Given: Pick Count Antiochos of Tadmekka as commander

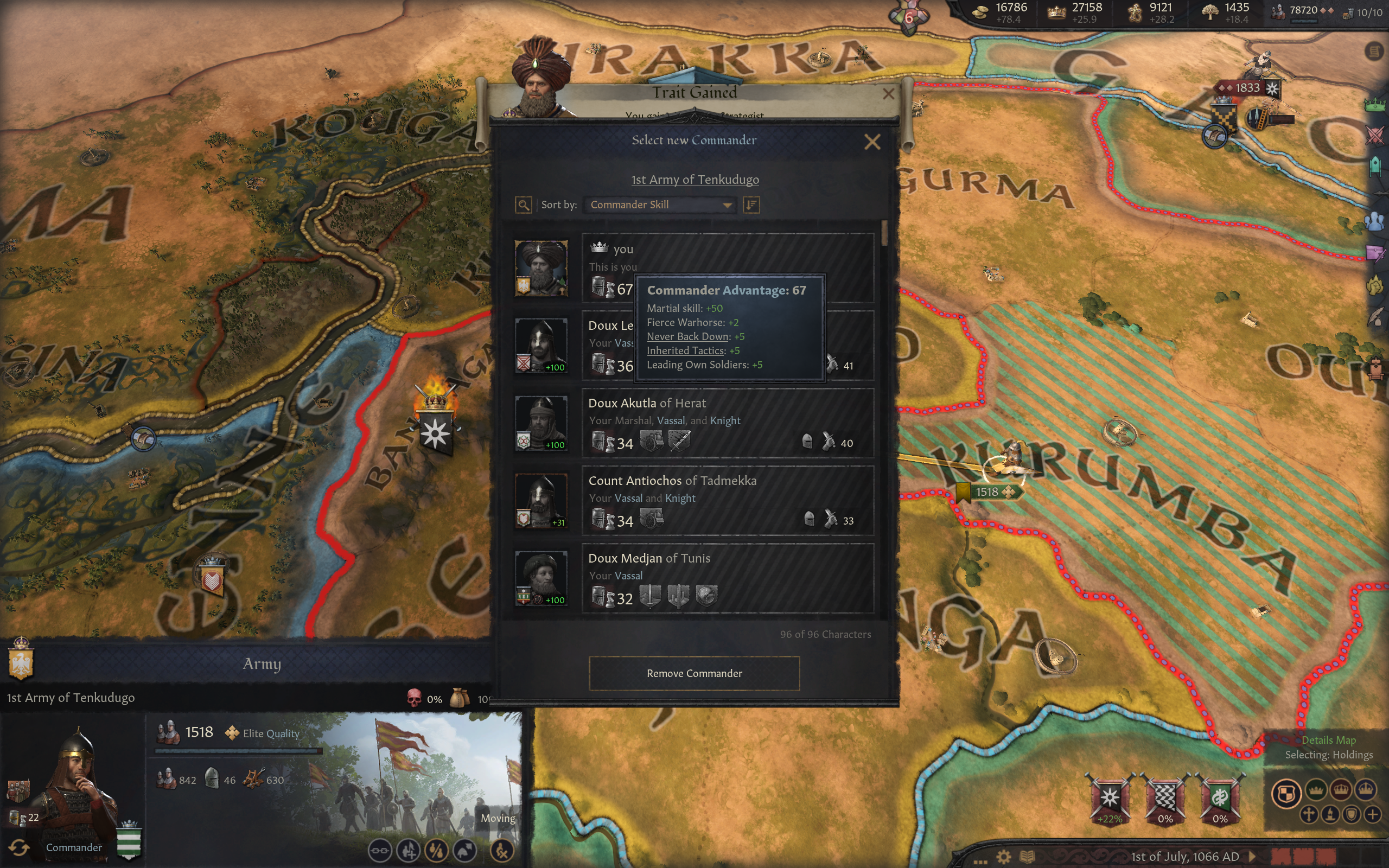Looking at the screenshot, I should (728, 501).
